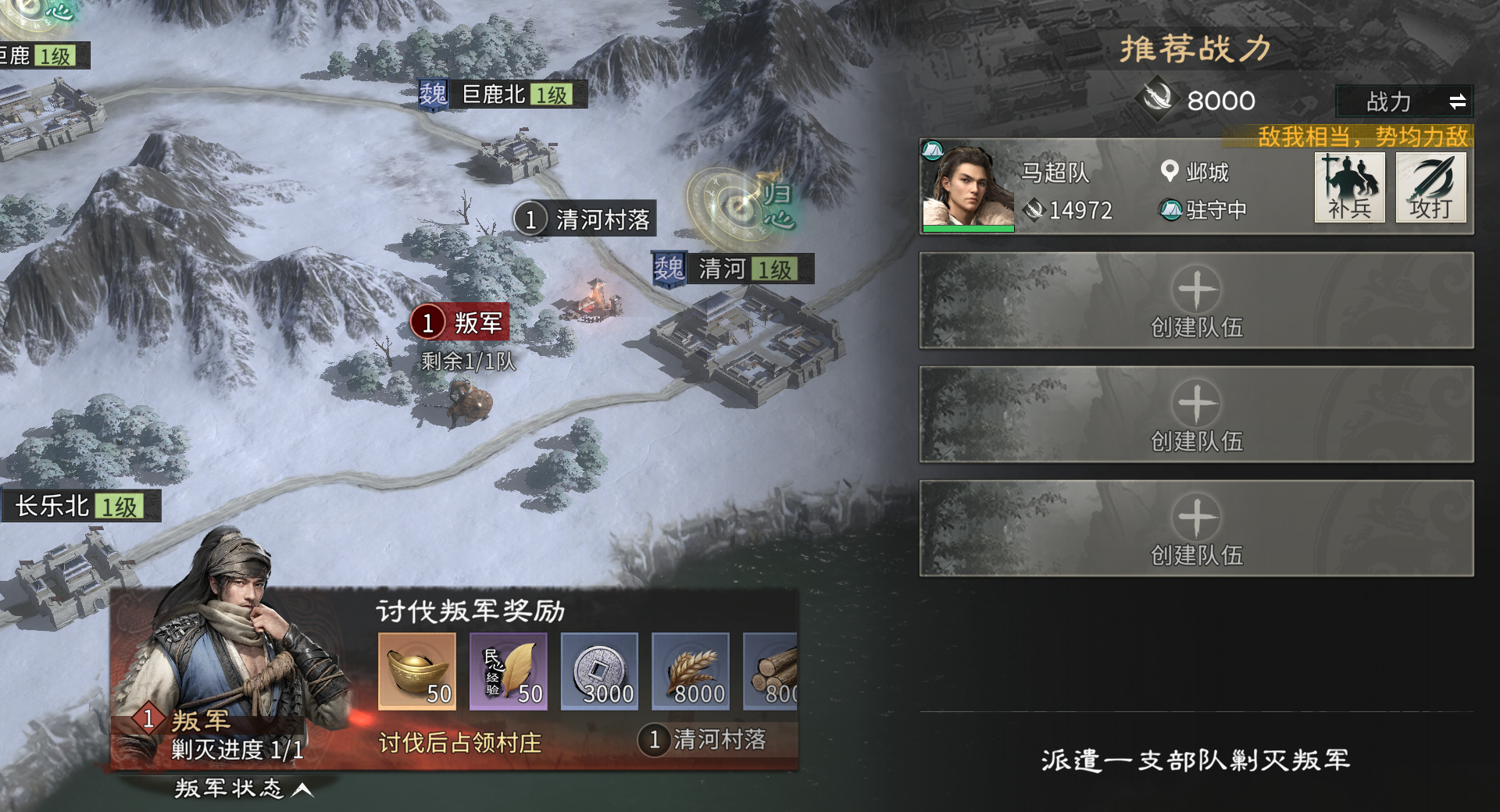Image resolution: width=1500 pixels, height=812 pixels.
Task: Click the 民心经验 feather reward icon
Action: 508,671
